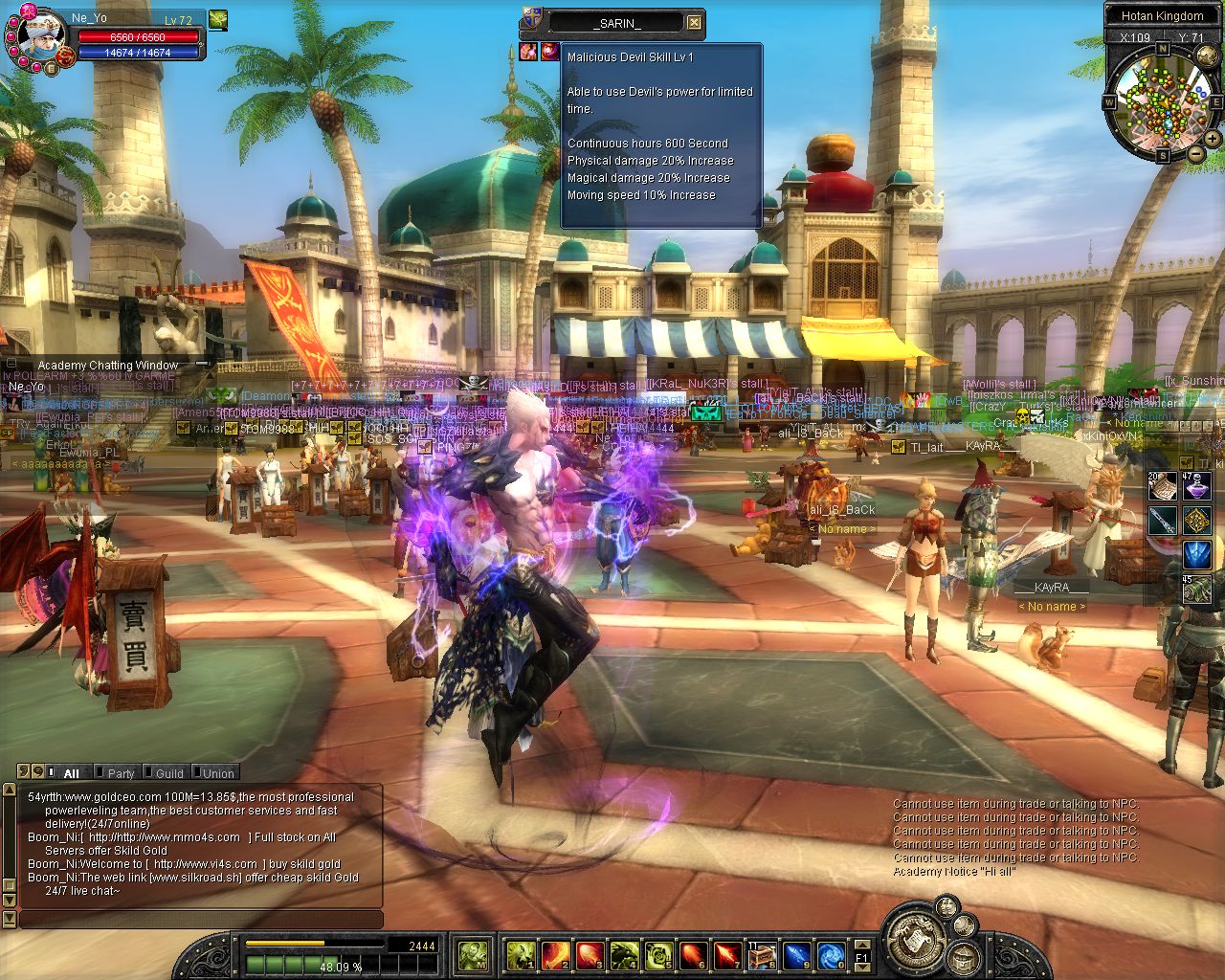Image resolution: width=1225 pixels, height=980 pixels.
Task: Switch to the Party chat tab
Action: point(121,773)
